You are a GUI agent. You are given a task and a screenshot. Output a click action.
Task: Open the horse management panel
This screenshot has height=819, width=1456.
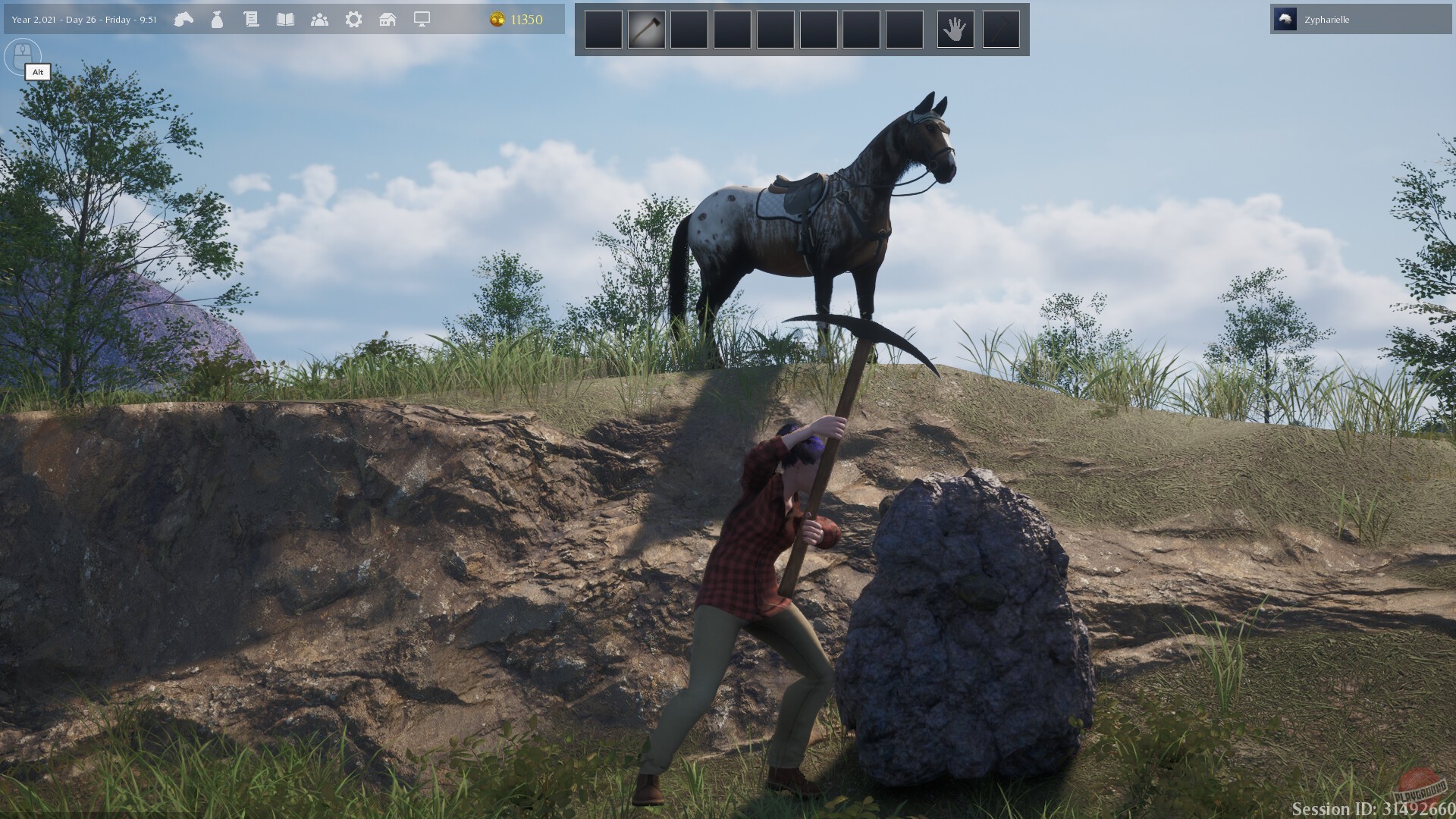coord(184,20)
